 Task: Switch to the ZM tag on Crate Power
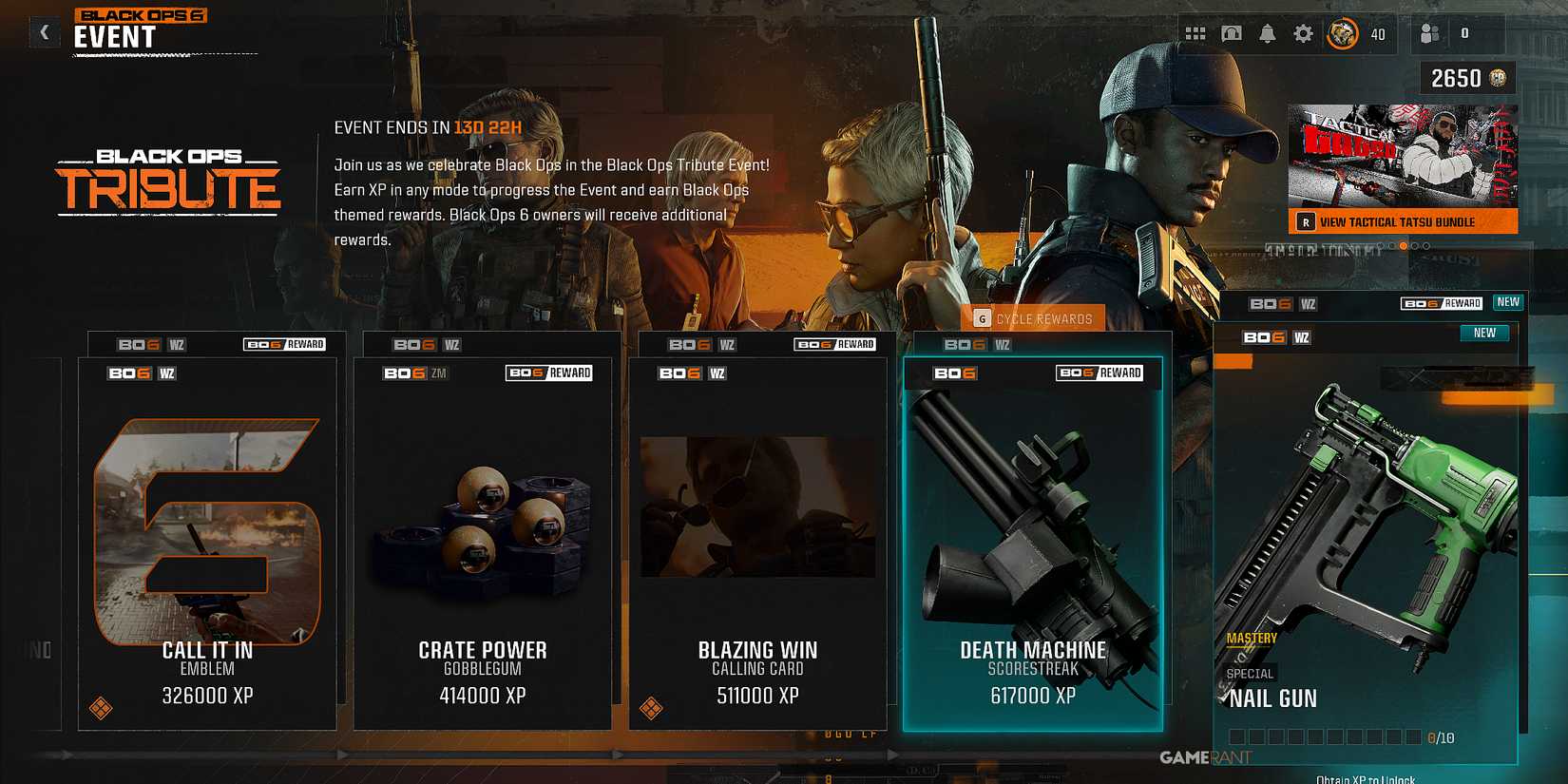(438, 373)
